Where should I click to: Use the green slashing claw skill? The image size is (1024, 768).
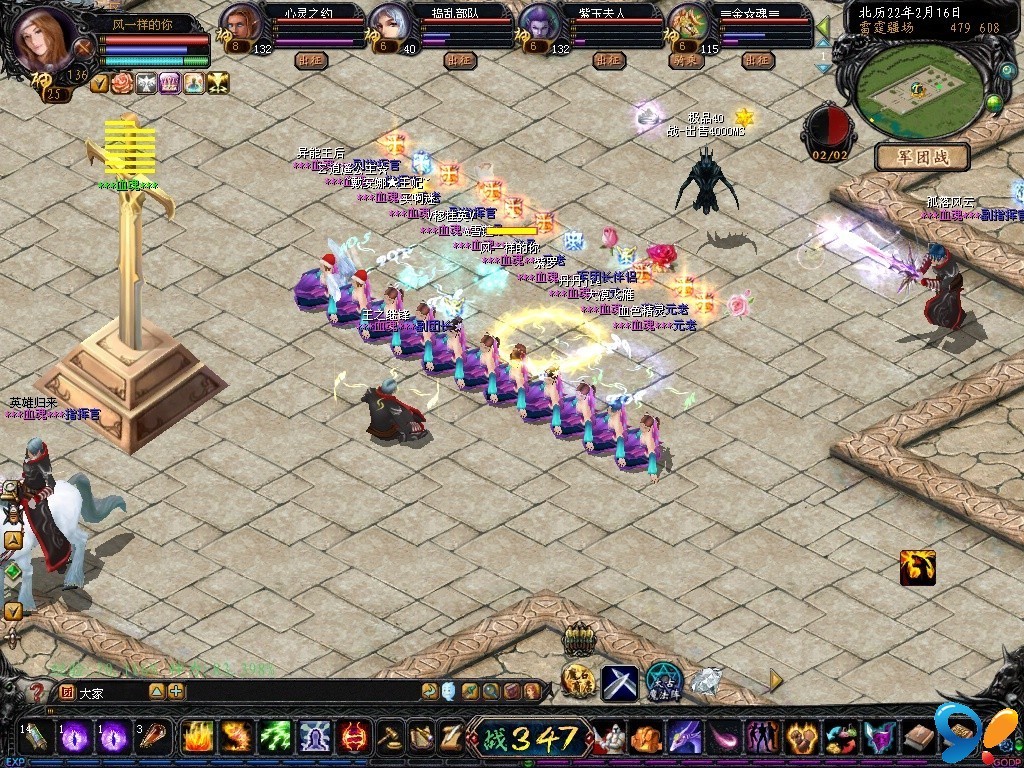(x=276, y=738)
